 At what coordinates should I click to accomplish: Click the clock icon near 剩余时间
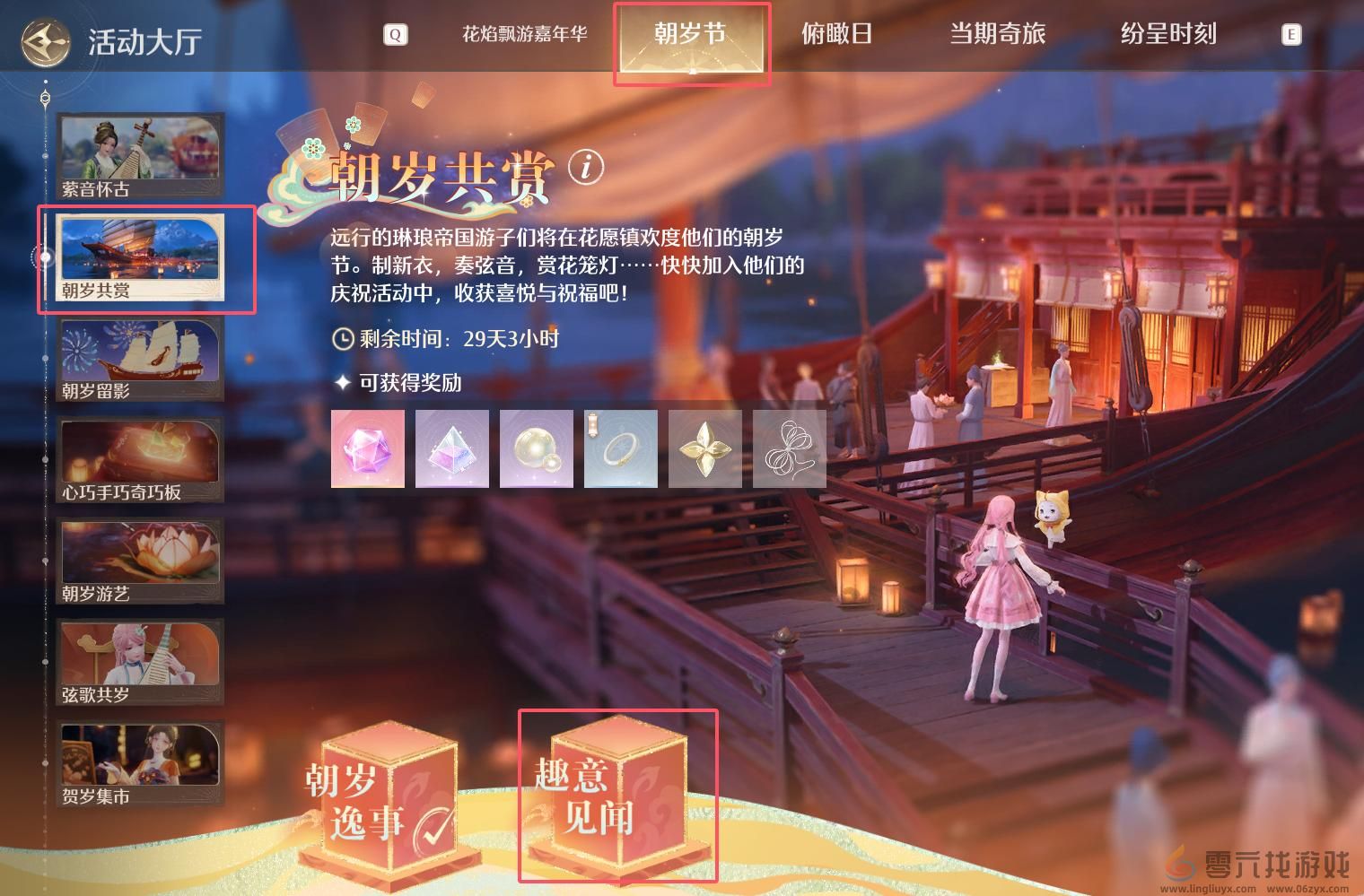click(x=342, y=339)
